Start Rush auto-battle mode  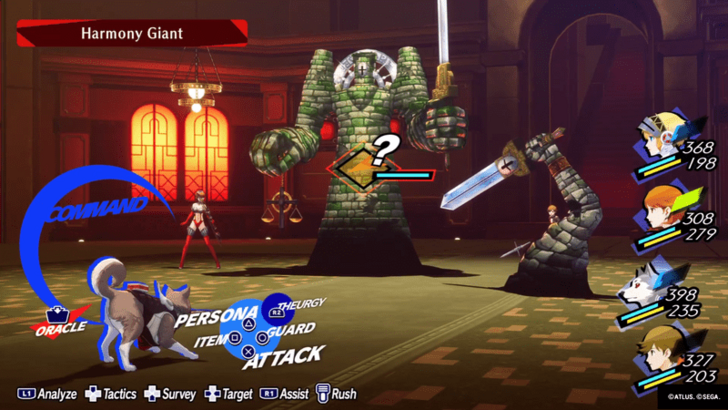click(x=337, y=394)
